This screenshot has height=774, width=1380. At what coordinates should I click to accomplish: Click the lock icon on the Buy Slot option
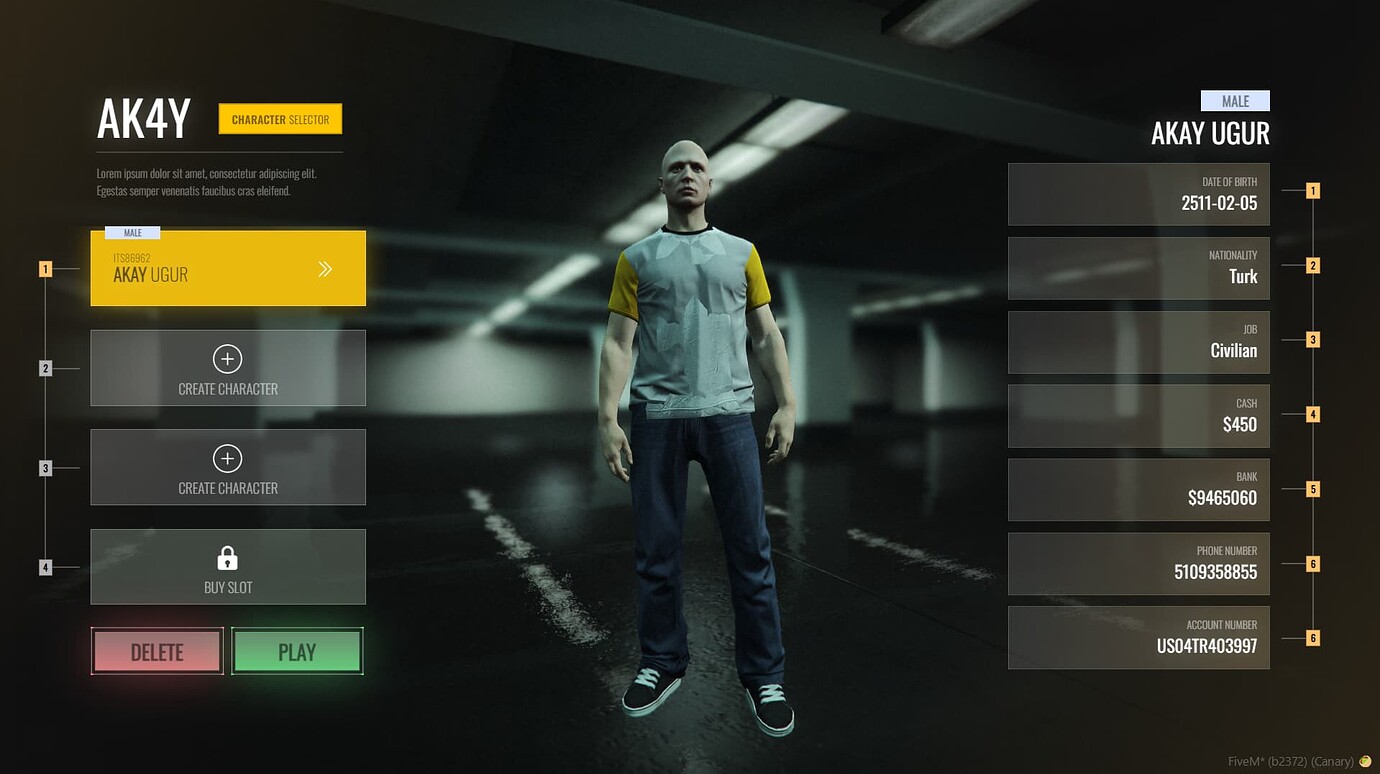tap(227, 556)
